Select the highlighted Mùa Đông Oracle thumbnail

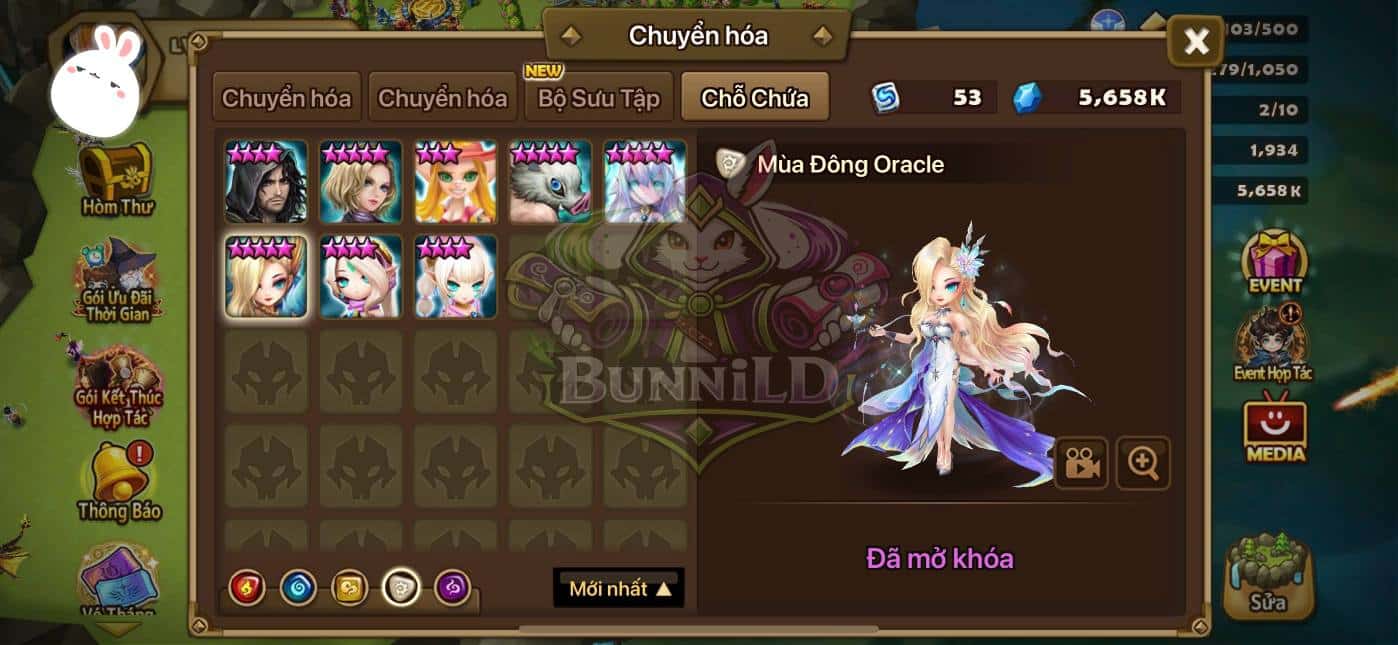point(266,277)
